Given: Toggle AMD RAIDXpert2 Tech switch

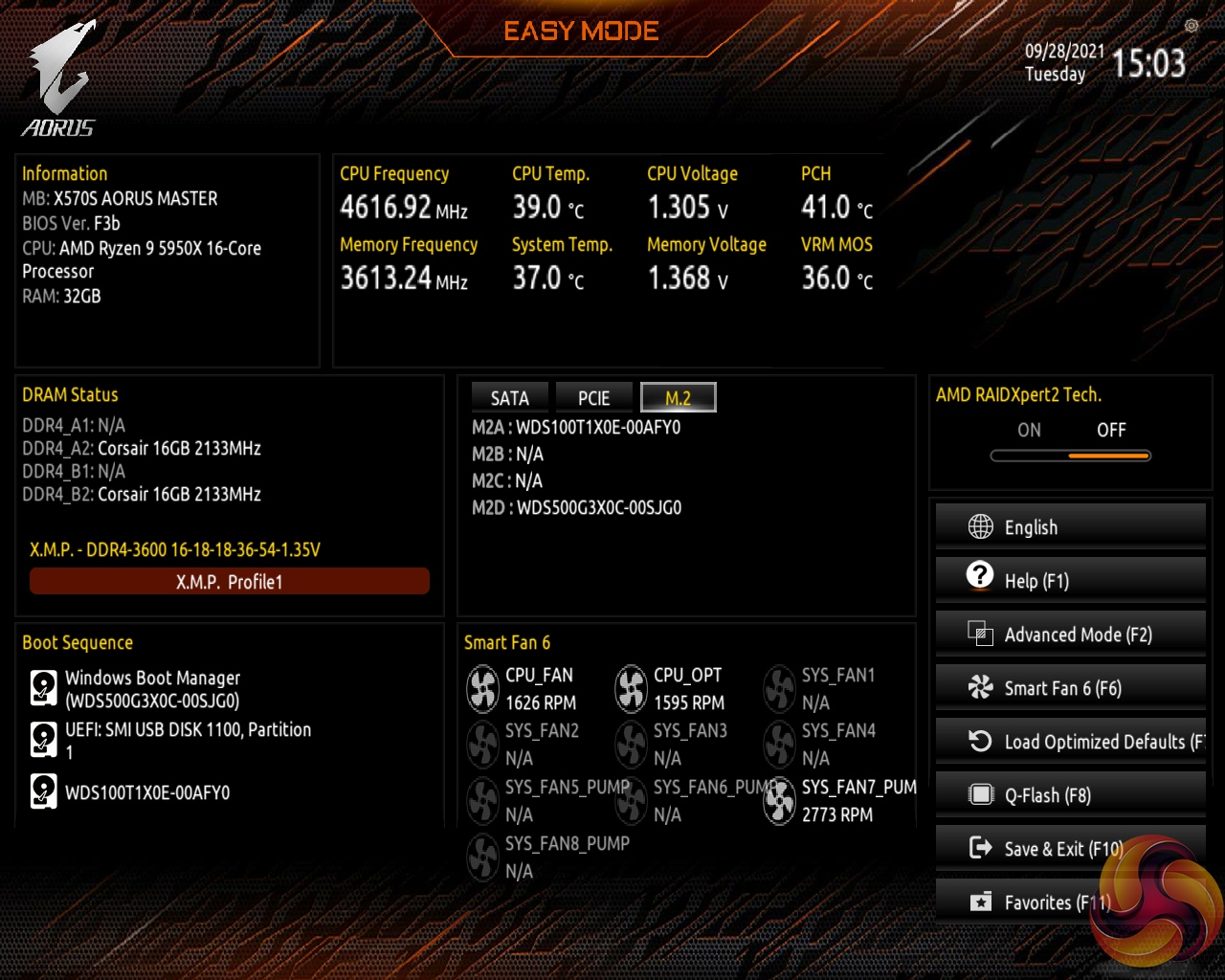Looking at the screenshot, I should pos(1070,456).
